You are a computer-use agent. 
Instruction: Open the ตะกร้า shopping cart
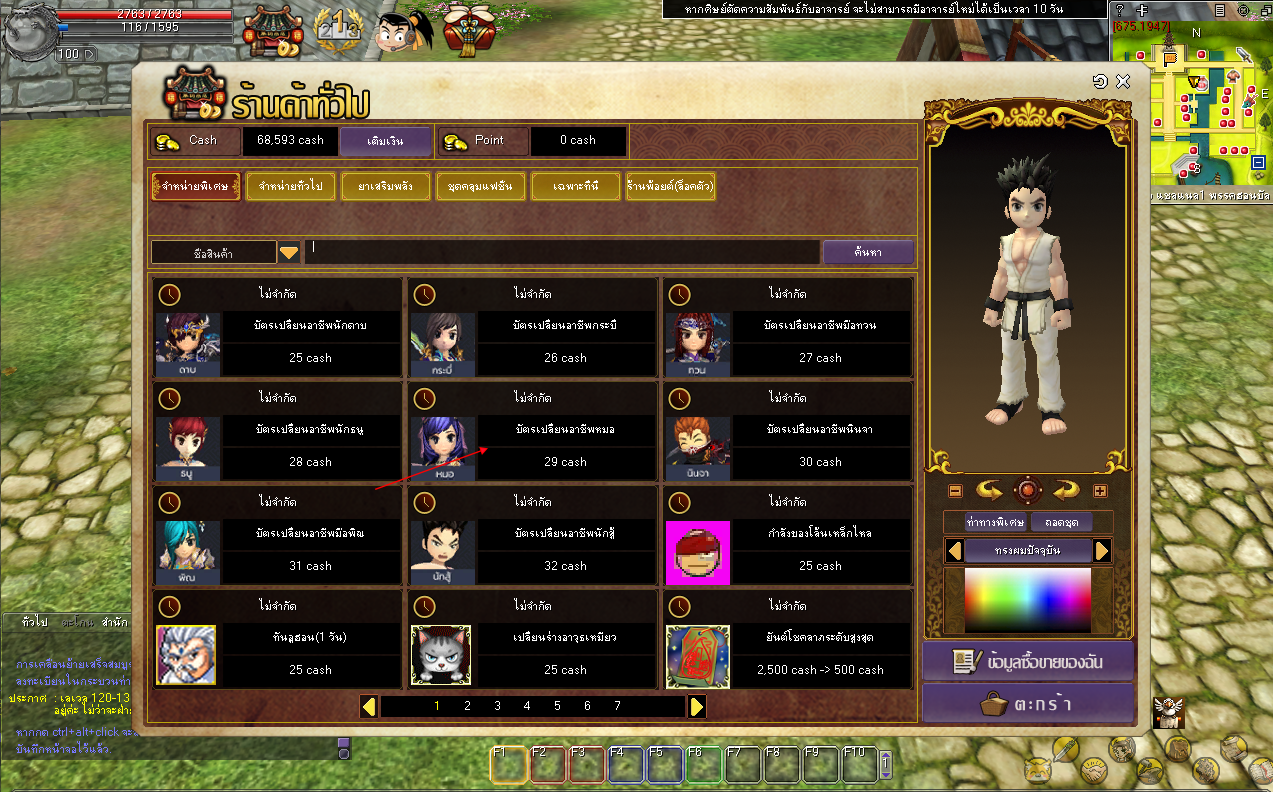pyautogui.click(x=1027, y=704)
